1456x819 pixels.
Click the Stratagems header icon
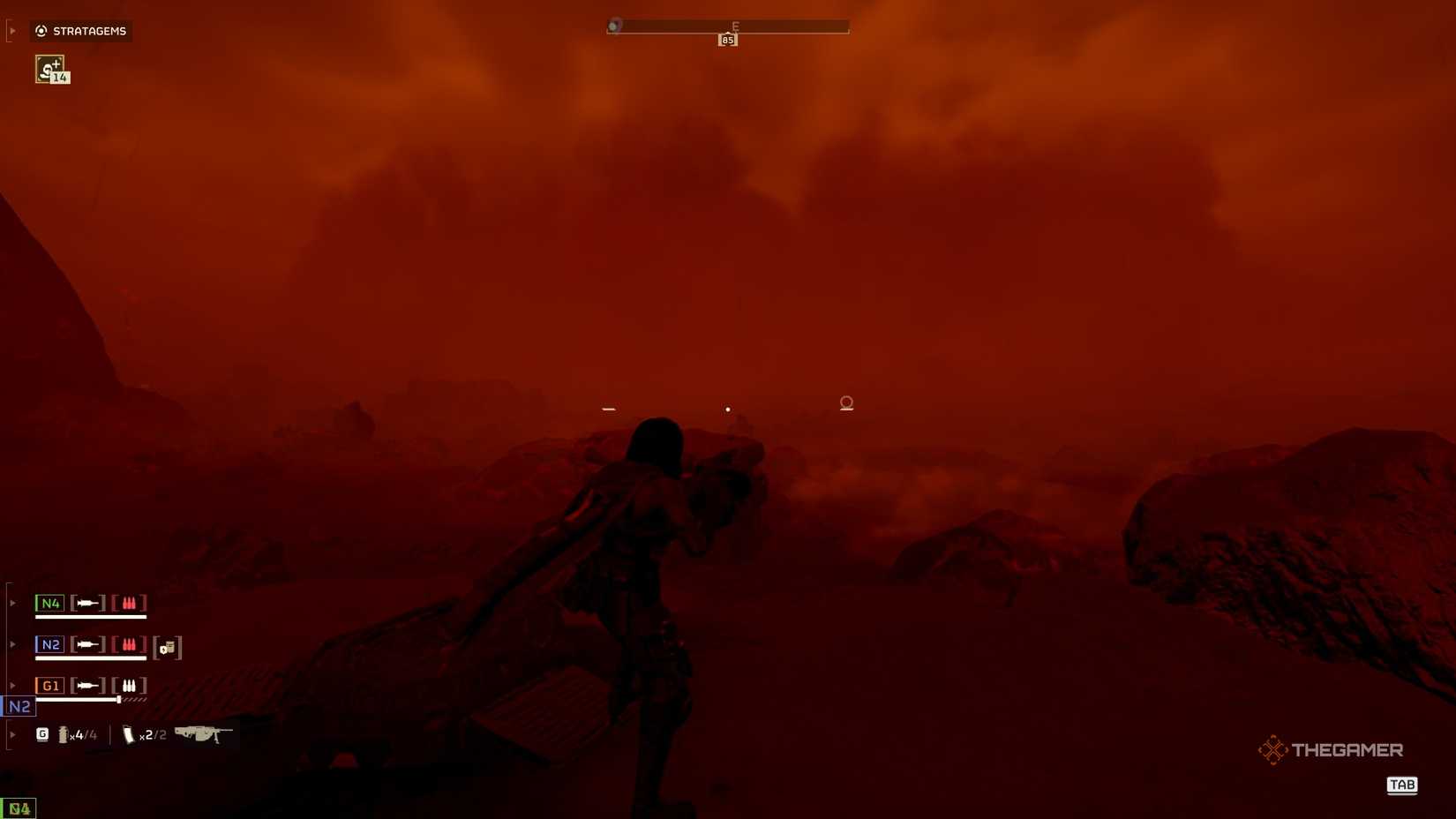point(41,31)
